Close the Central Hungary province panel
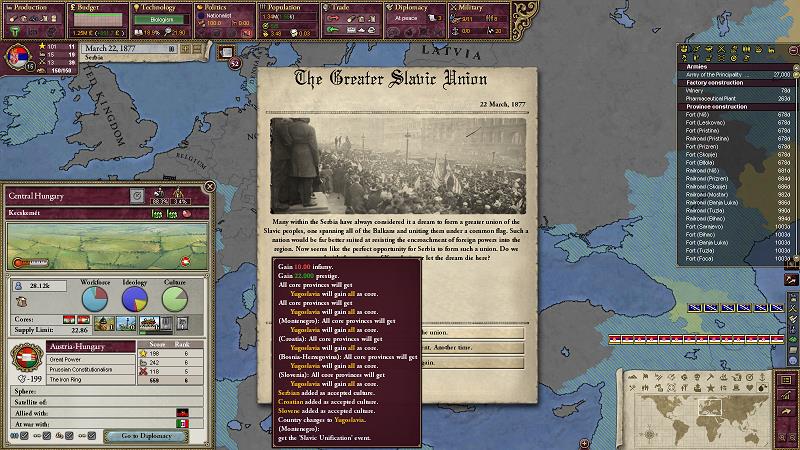The image size is (800, 450). click(x=207, y=186)
